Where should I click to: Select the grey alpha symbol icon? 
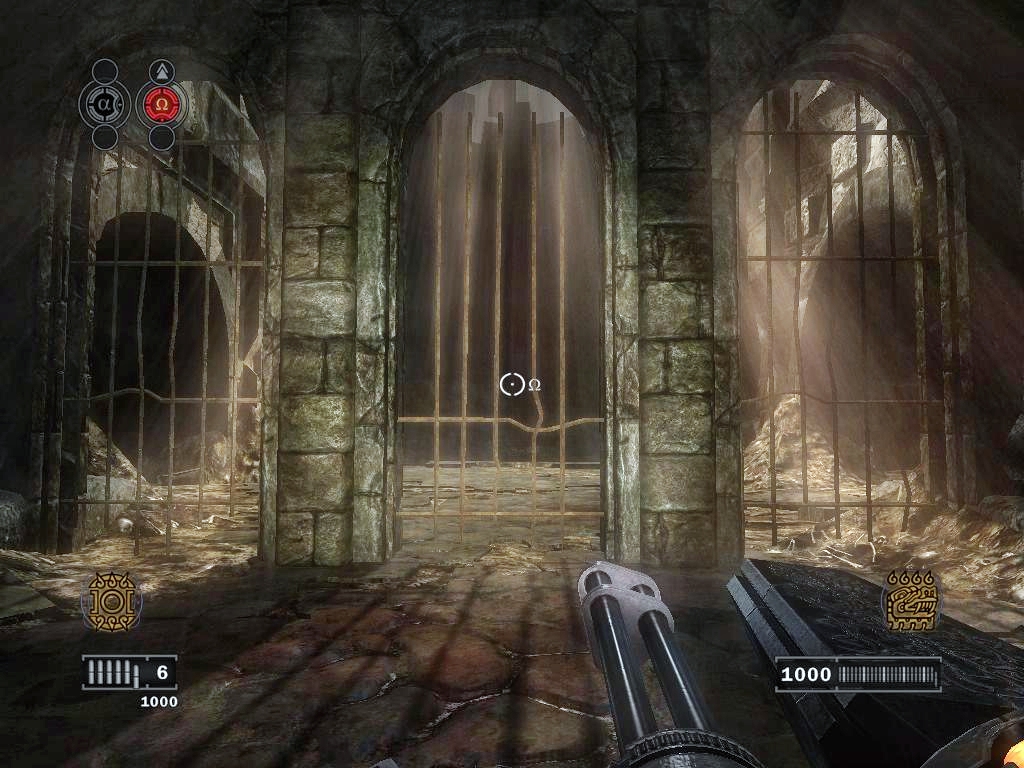pos(104,103)
